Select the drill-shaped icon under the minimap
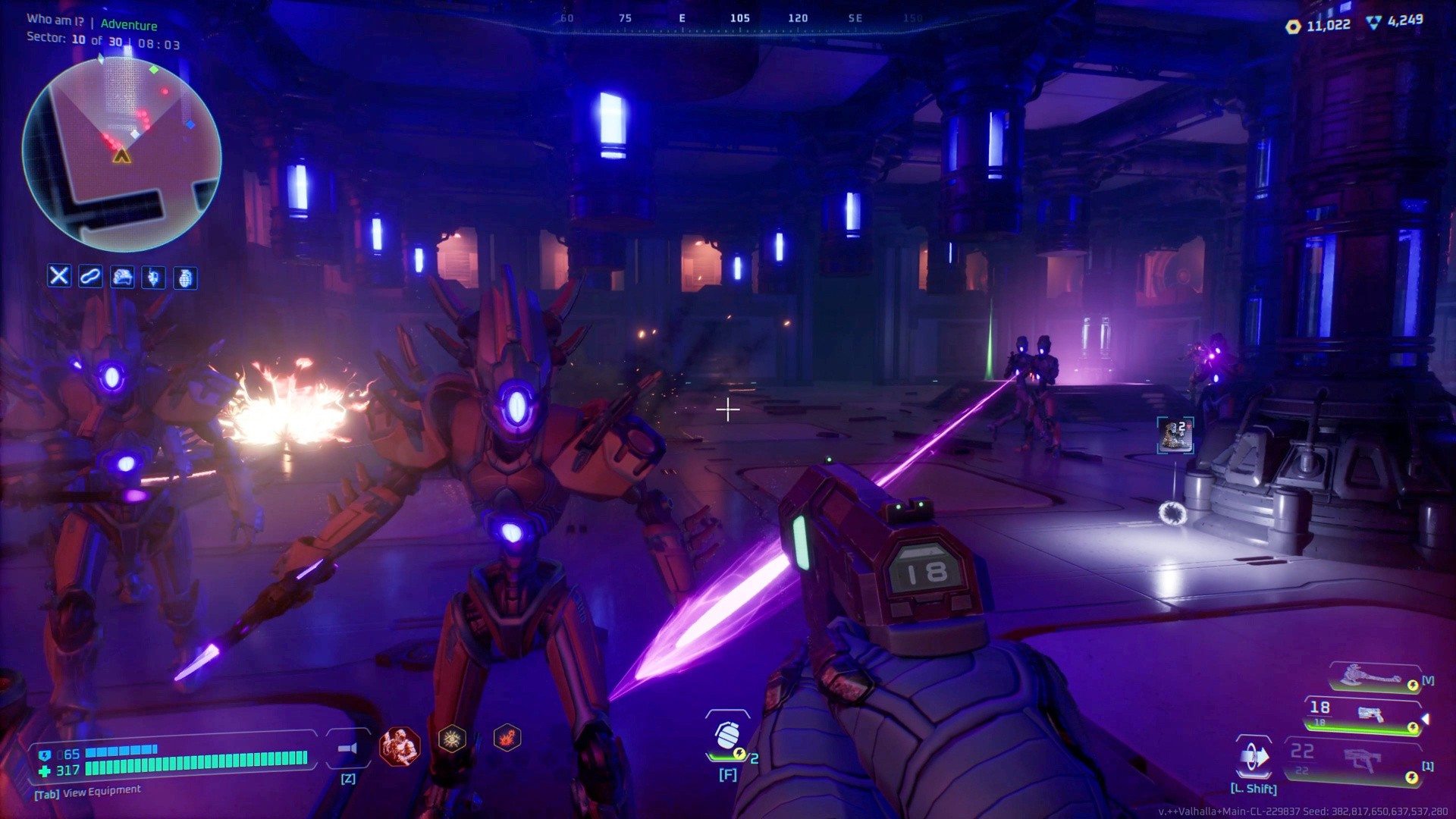The width and height of the screenshot is (1456, 819). coord(153,278)
